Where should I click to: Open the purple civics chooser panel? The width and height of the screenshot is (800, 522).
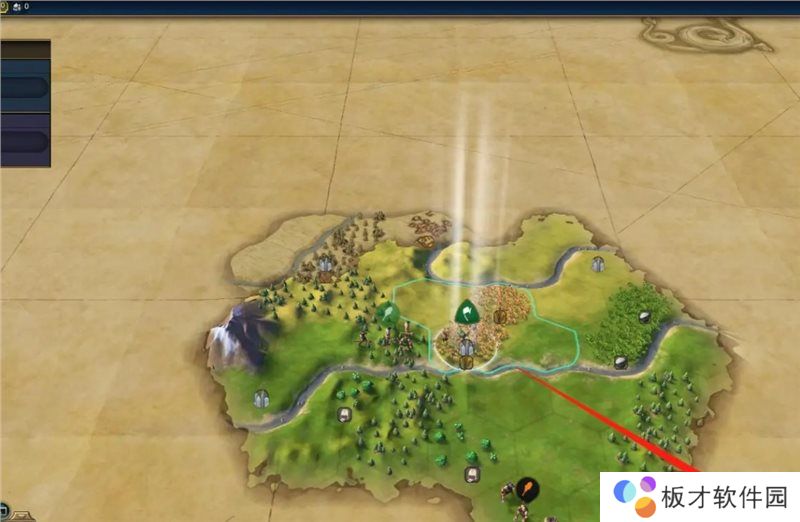(24, 140)
